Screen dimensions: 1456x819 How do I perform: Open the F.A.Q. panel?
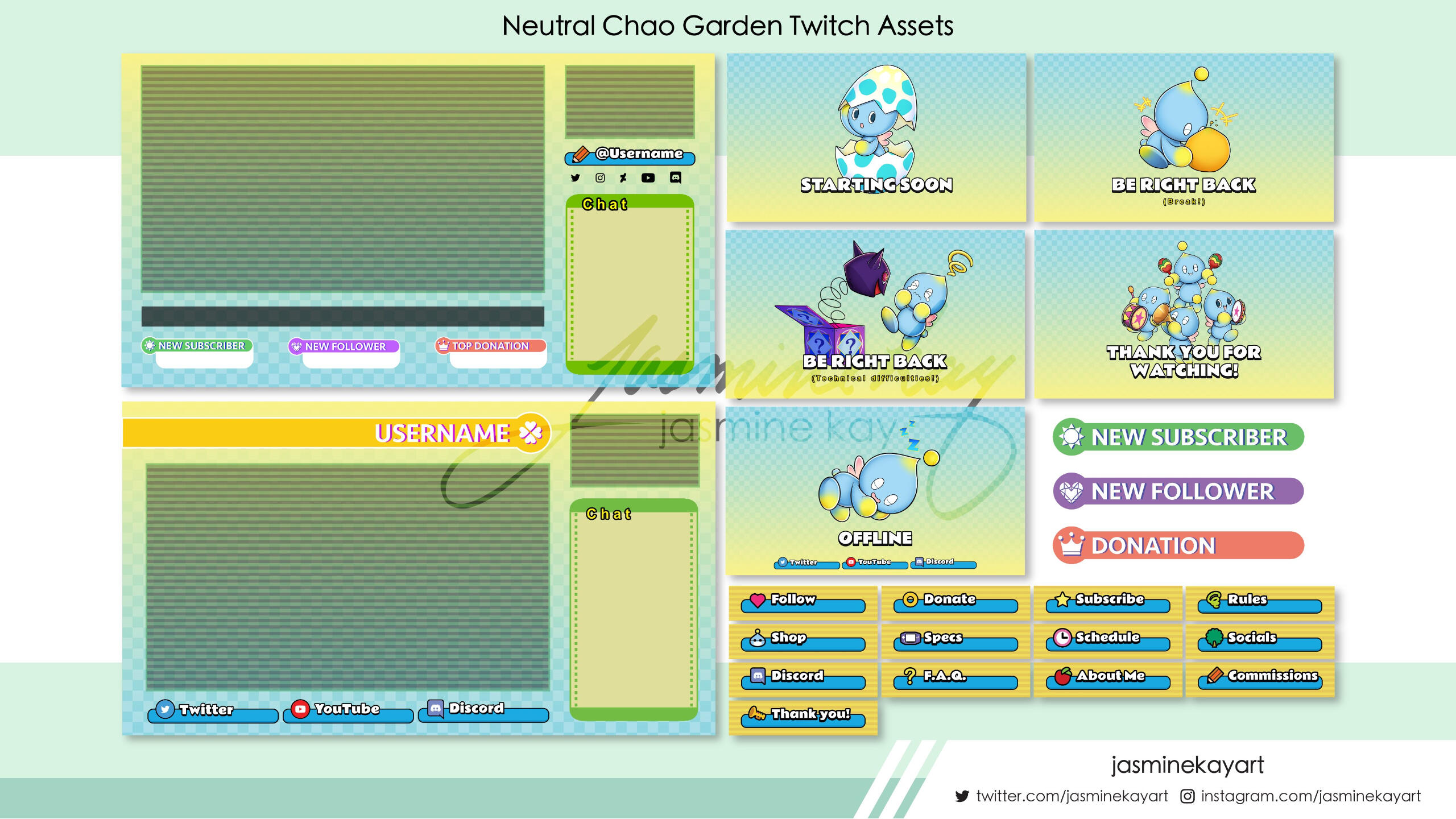pyautogui.click(x=955, y=679)
